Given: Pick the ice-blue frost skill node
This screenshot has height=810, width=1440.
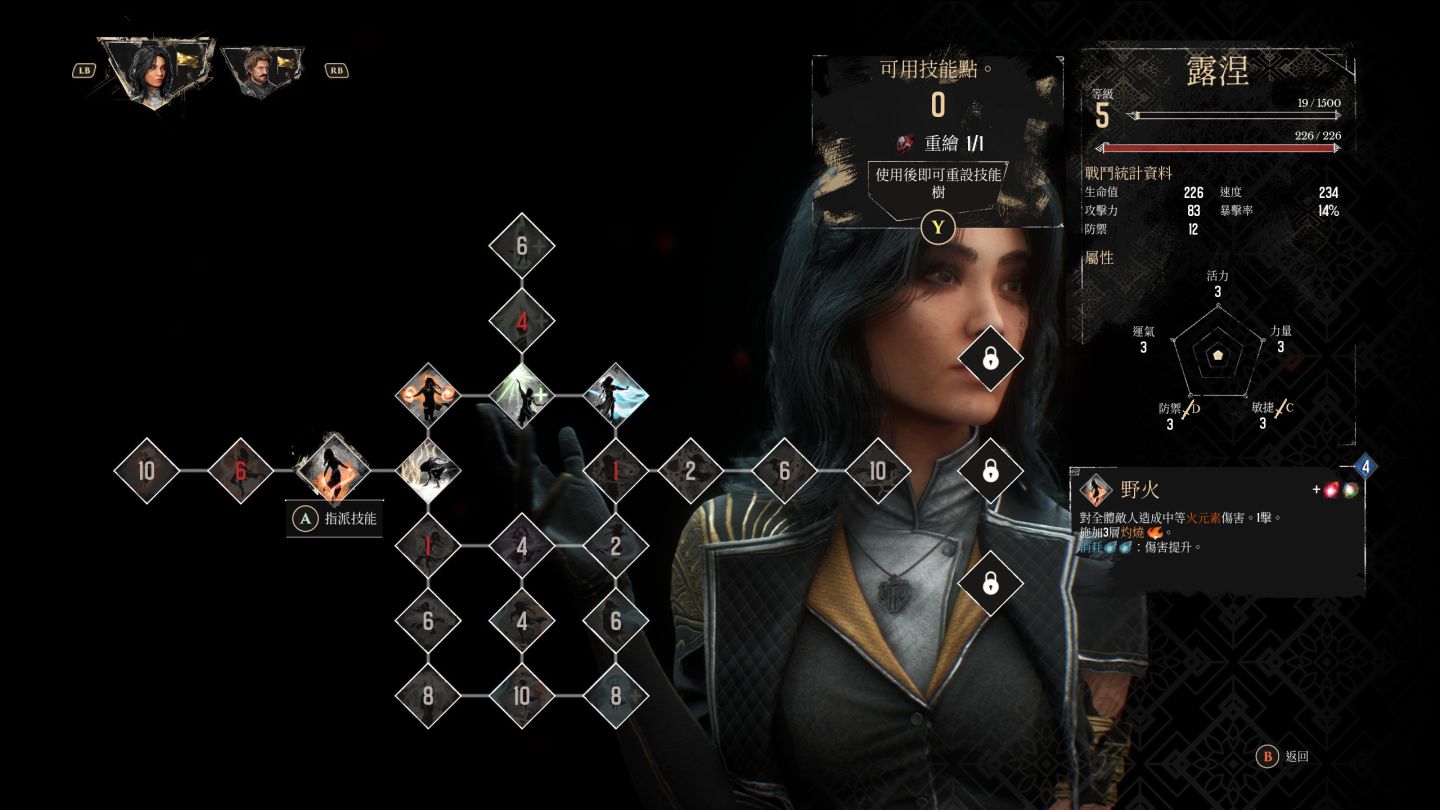Looking at the screenshot, I should point(615,395).
